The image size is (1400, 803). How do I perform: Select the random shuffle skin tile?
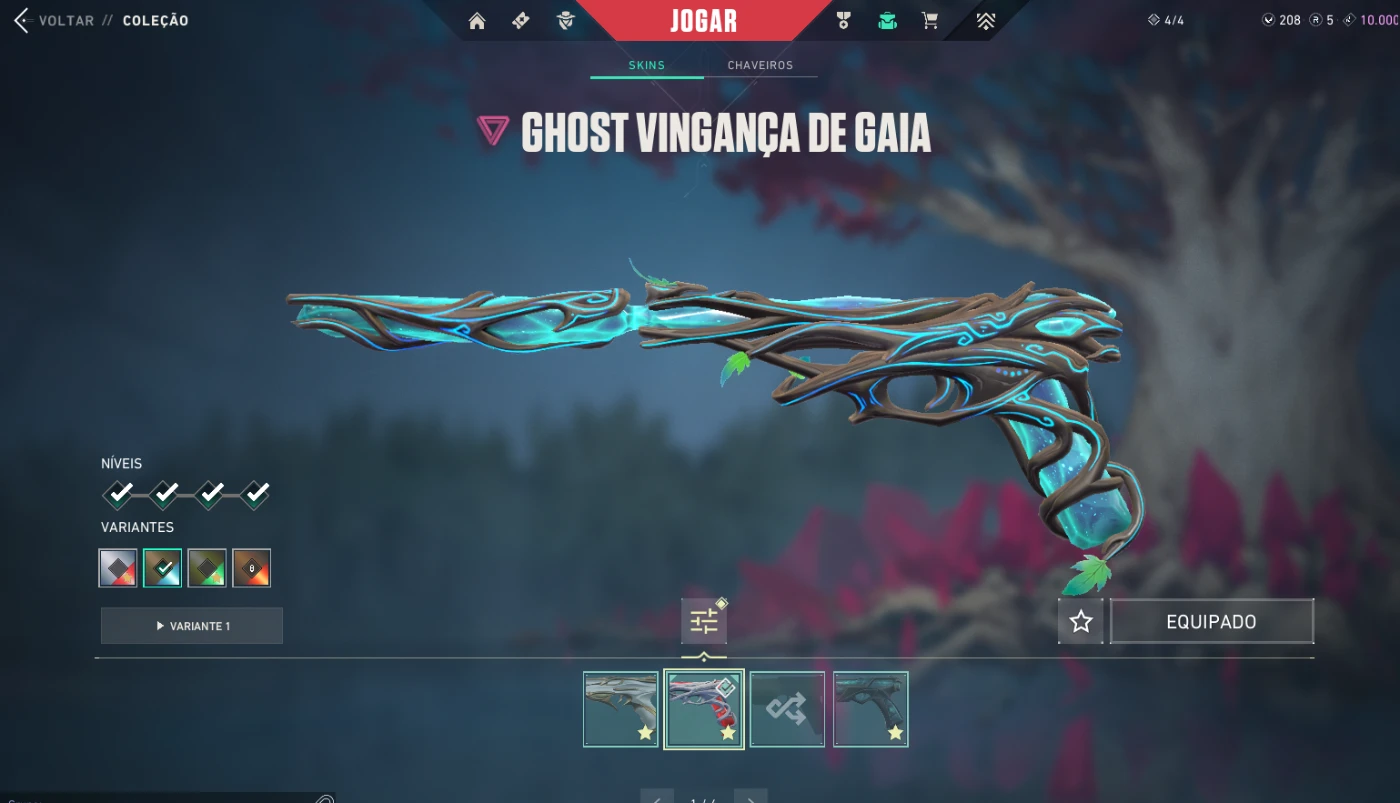coord(787,709)
